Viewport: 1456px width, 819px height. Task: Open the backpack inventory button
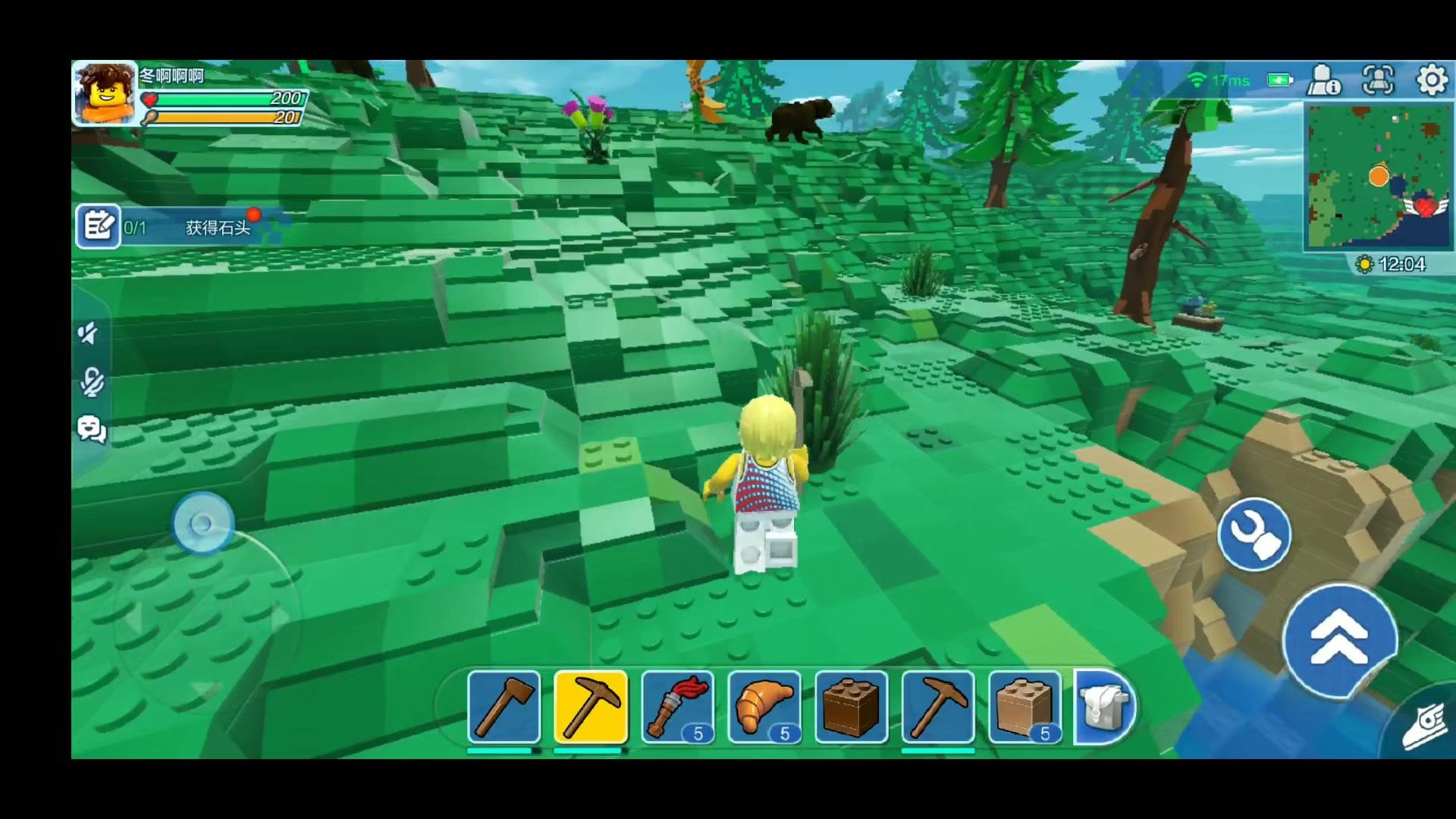pyautogui.click(x=1103, y=707)
